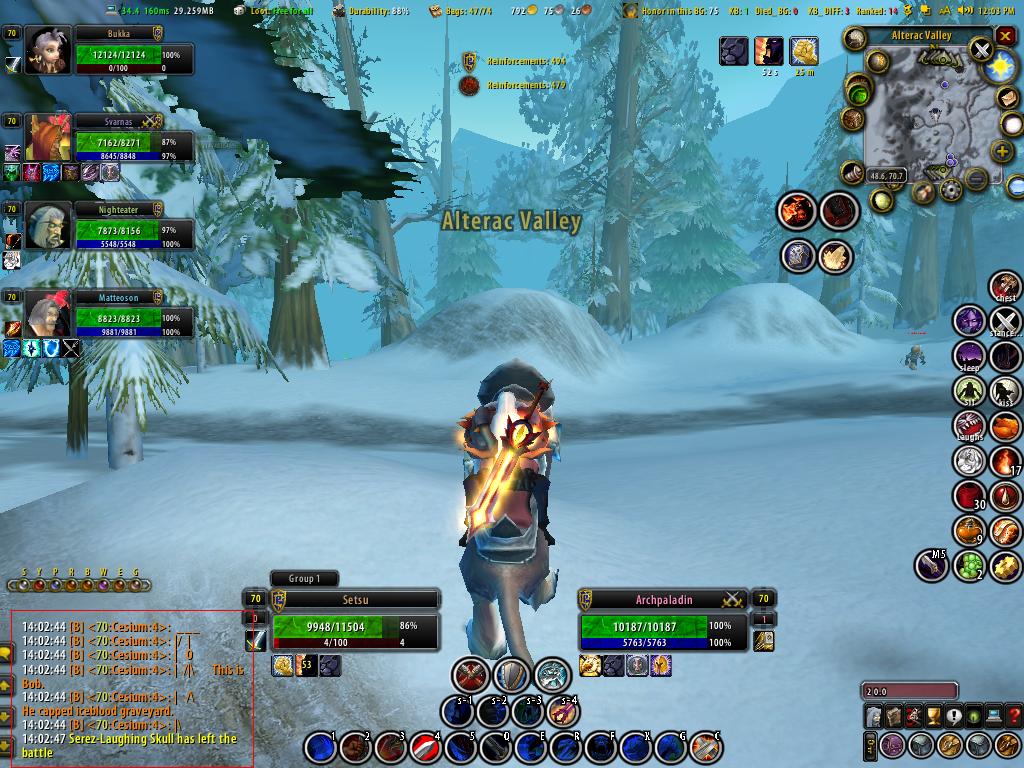Activate the sit emote button

point(969,391)
